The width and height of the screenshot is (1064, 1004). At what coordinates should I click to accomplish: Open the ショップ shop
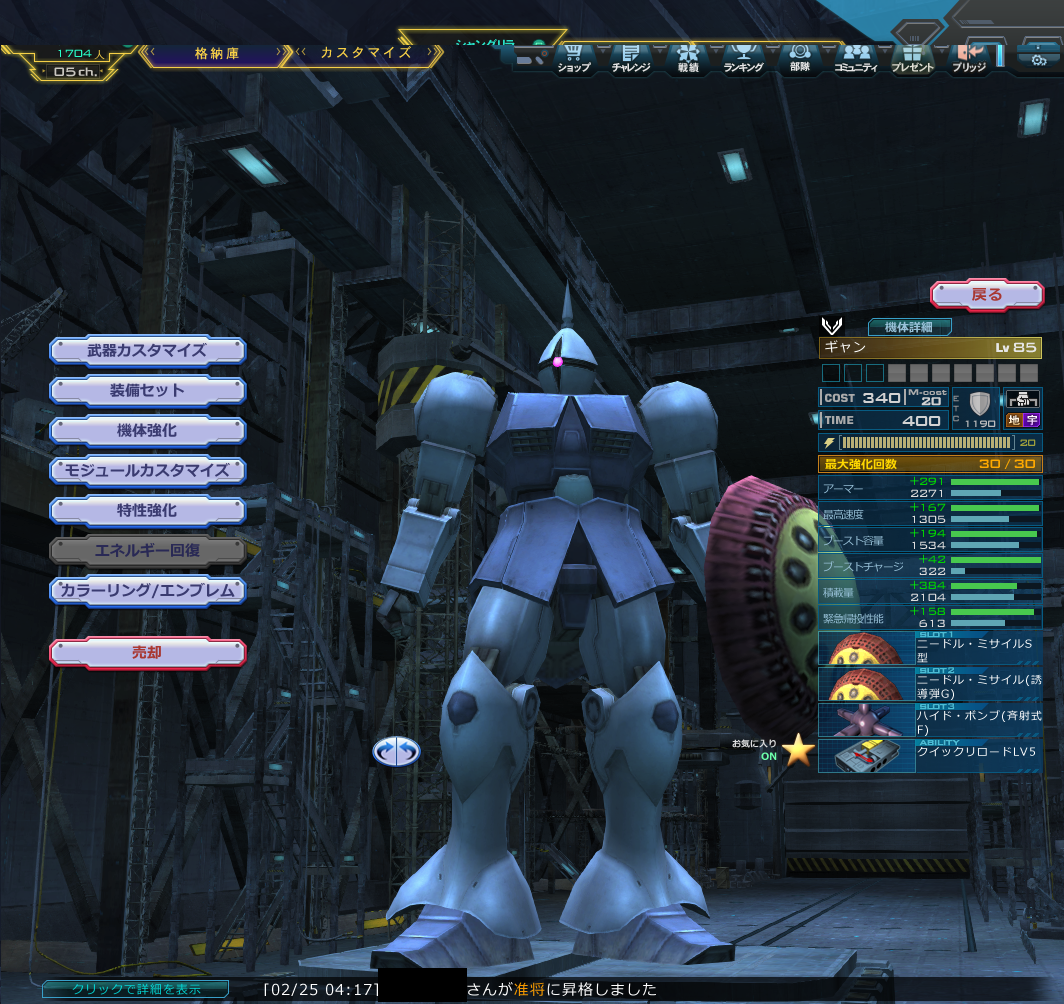click(573, 59)
